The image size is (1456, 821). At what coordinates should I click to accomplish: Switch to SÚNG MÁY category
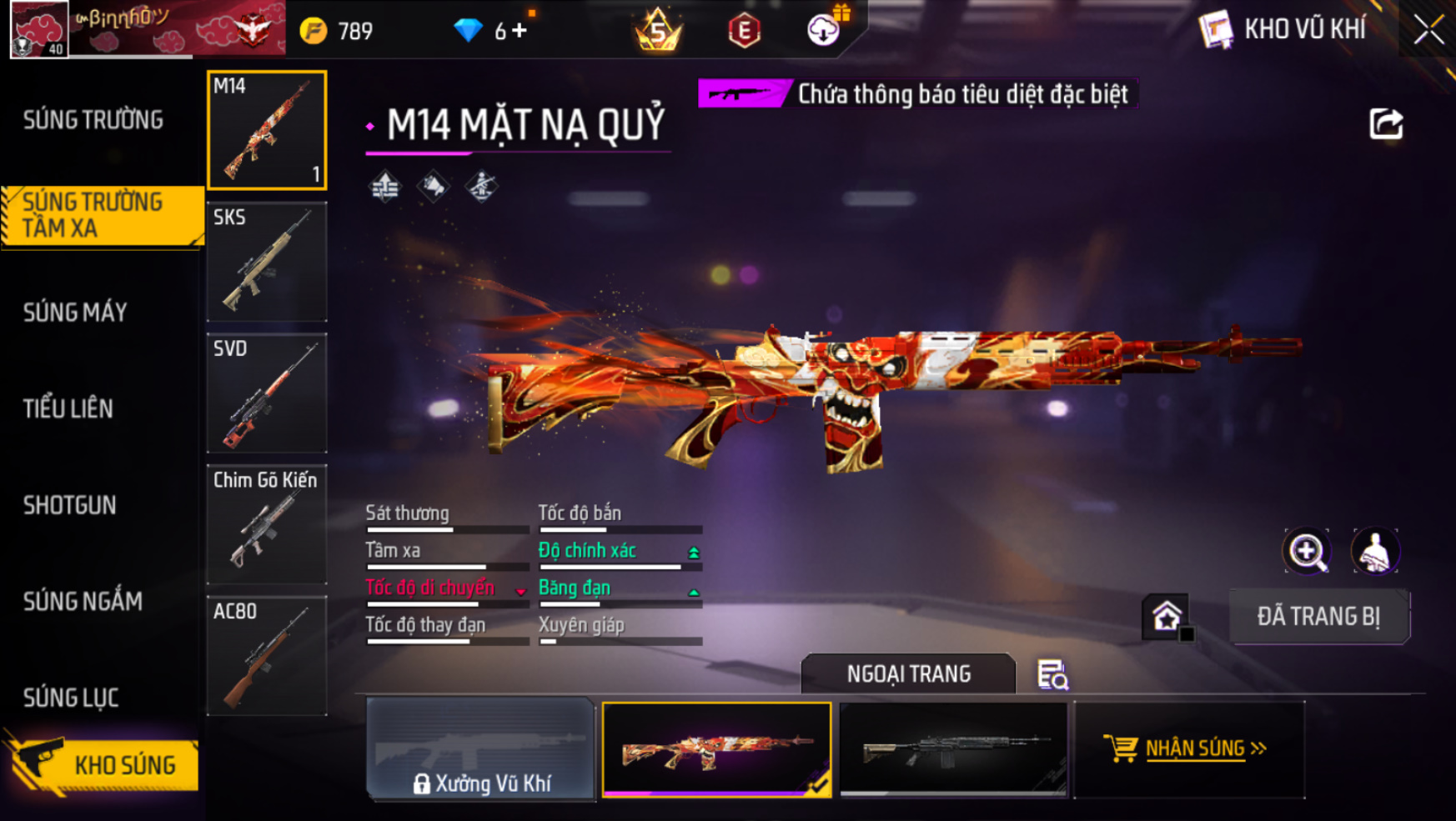click(x=76, y=313)
